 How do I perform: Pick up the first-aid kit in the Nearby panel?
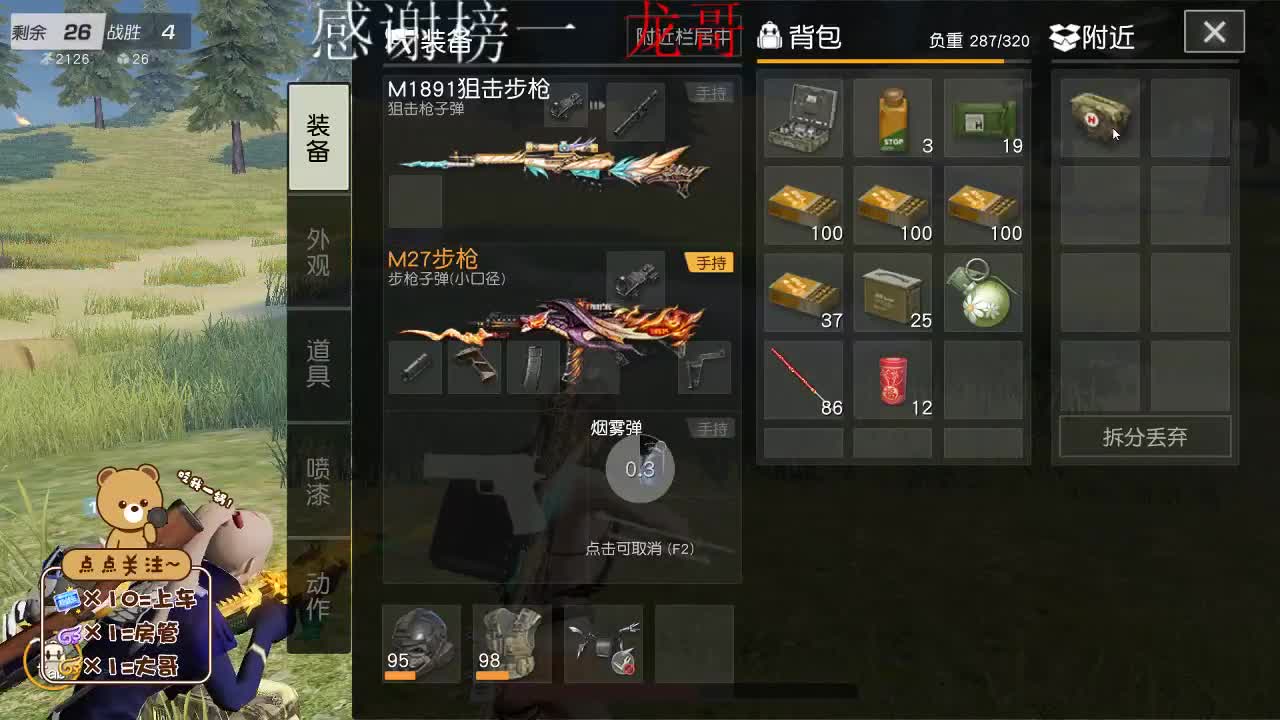point(1098,118)
